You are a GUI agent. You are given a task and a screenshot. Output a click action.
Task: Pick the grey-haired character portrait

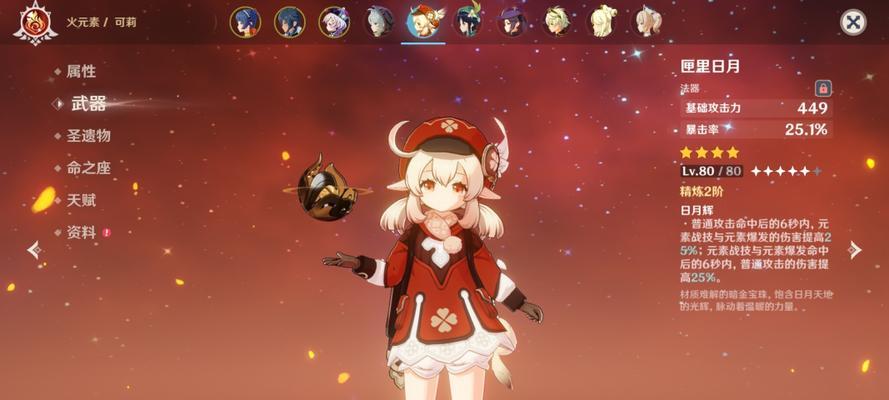[x=380, y=21]
